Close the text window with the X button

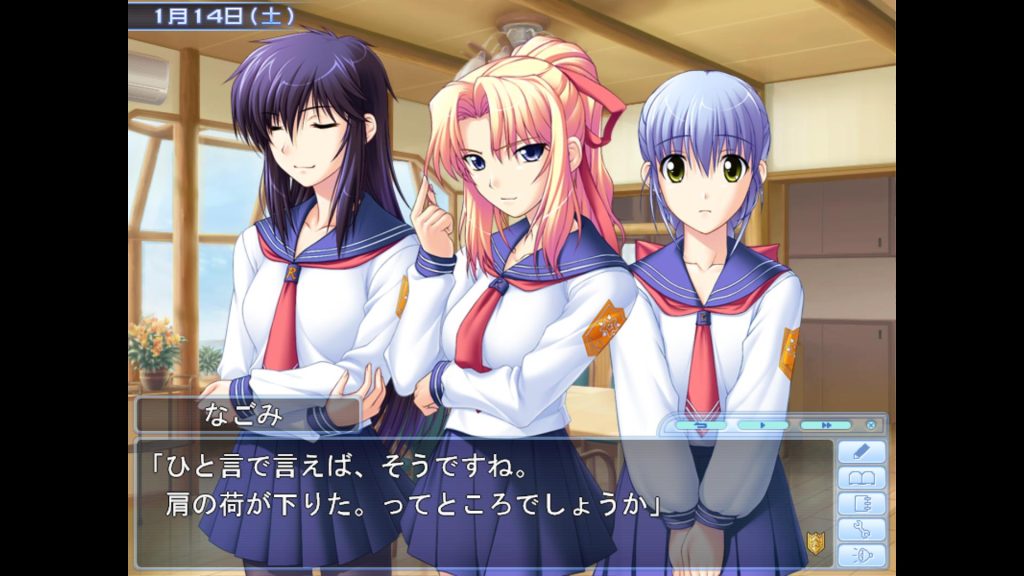click(871, 425)
